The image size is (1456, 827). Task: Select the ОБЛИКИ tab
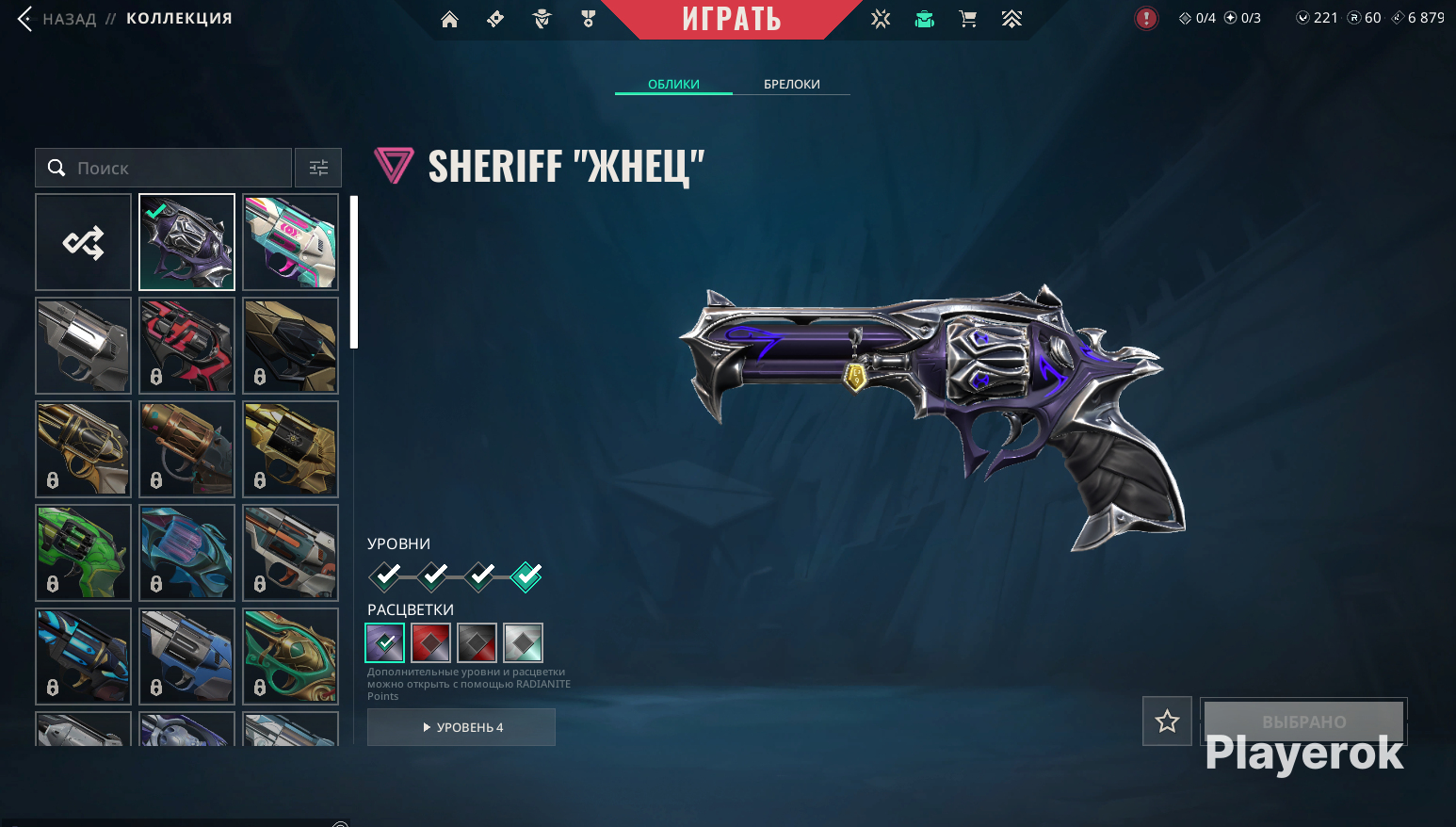[x=673, y=84]
